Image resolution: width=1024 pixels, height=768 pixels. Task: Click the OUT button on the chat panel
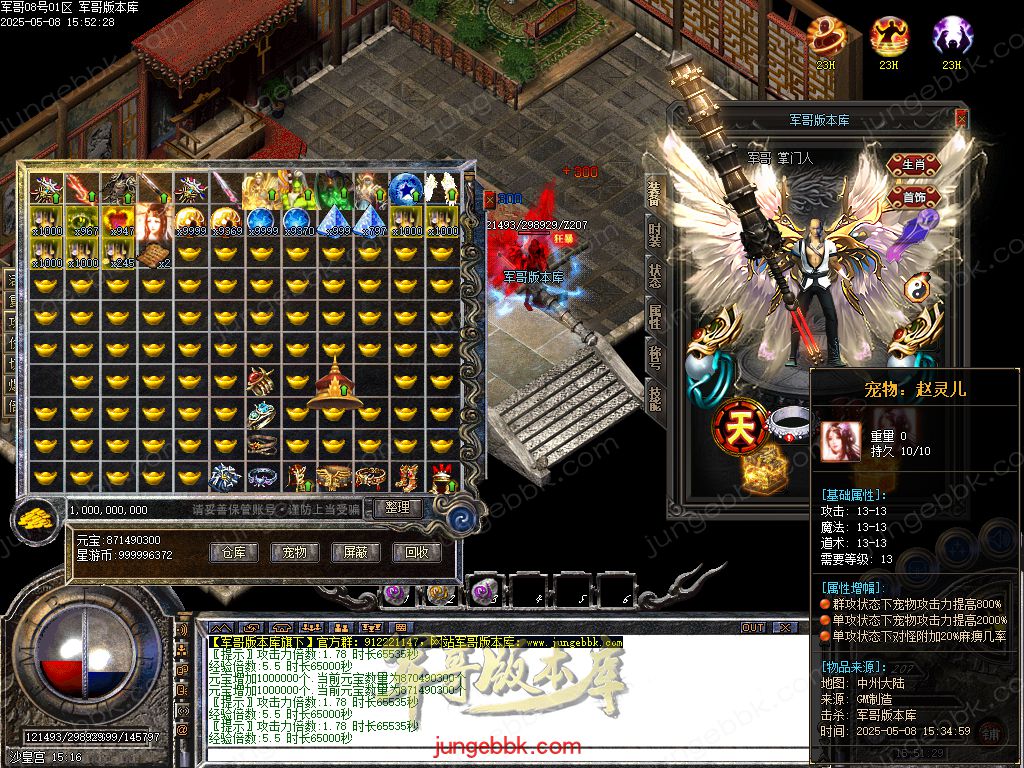point(752,627)
